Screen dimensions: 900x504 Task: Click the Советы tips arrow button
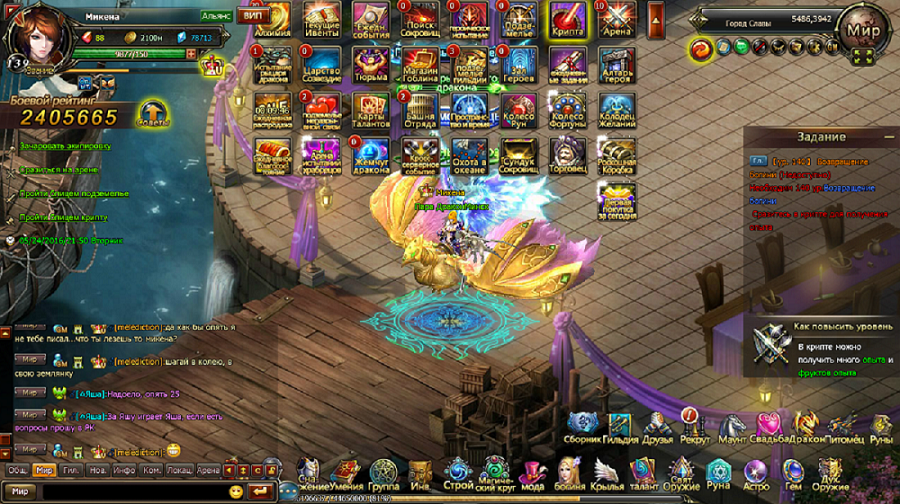[153, 112]
